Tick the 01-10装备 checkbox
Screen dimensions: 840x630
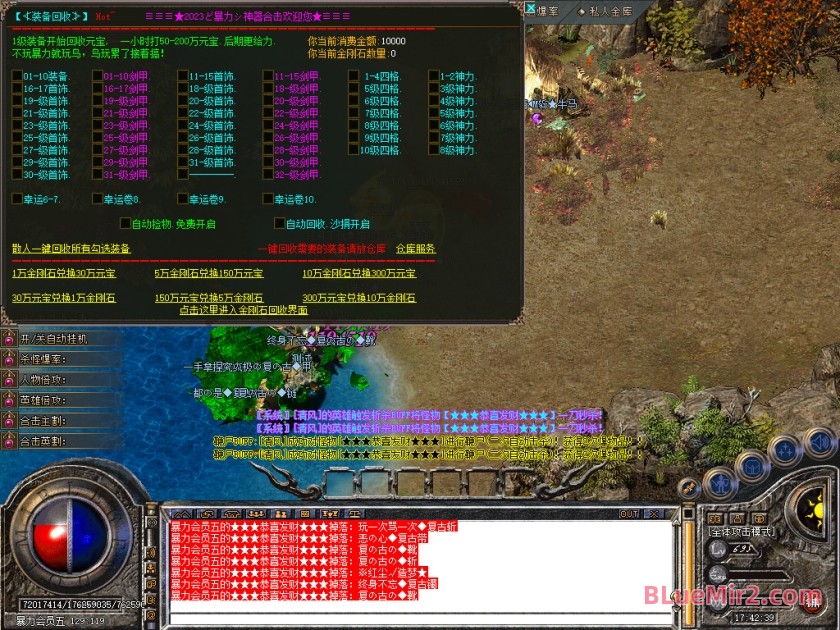(17, 76)
